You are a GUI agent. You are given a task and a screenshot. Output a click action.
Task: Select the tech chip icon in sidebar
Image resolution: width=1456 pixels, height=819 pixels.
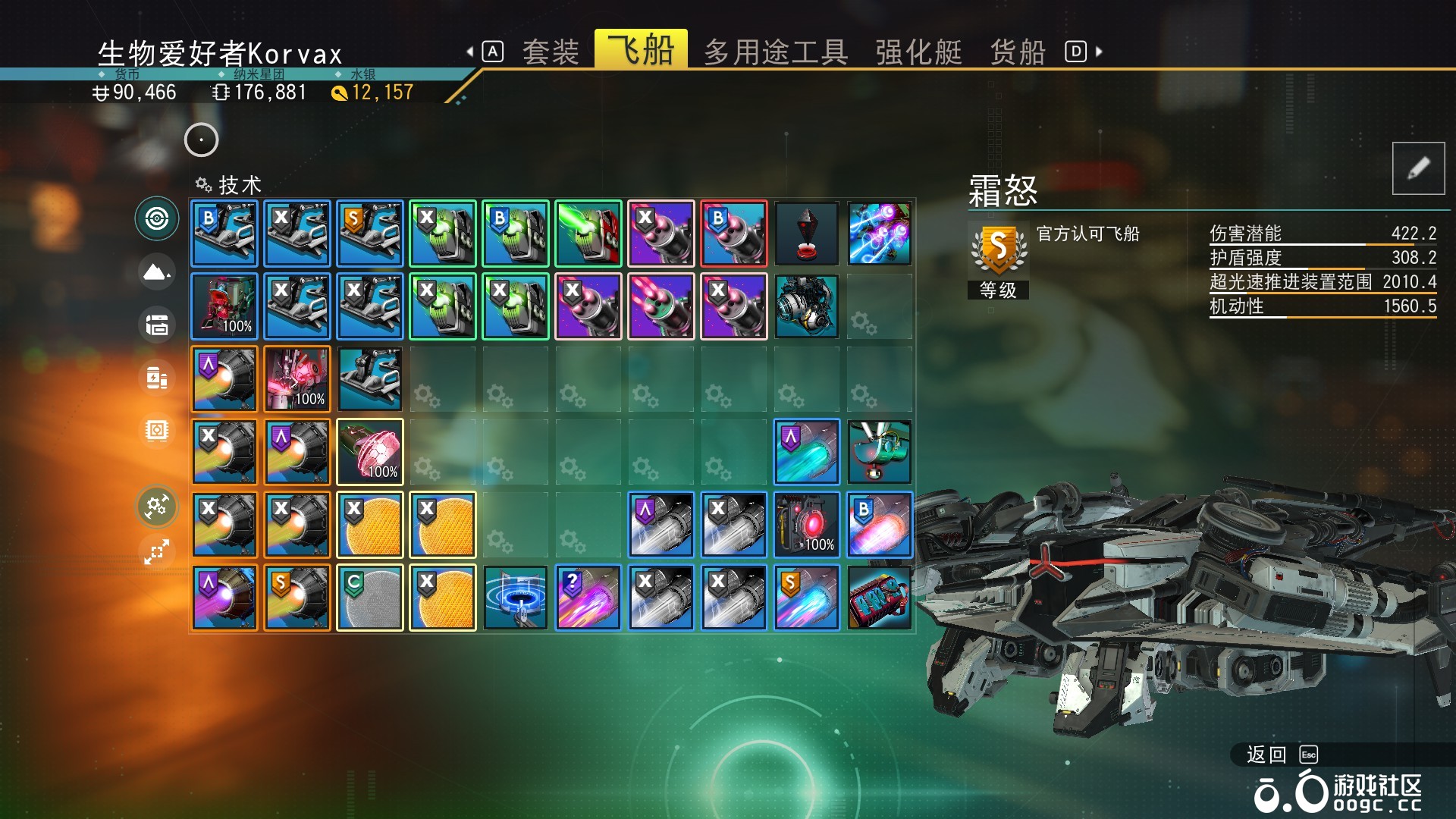[156, 429]
